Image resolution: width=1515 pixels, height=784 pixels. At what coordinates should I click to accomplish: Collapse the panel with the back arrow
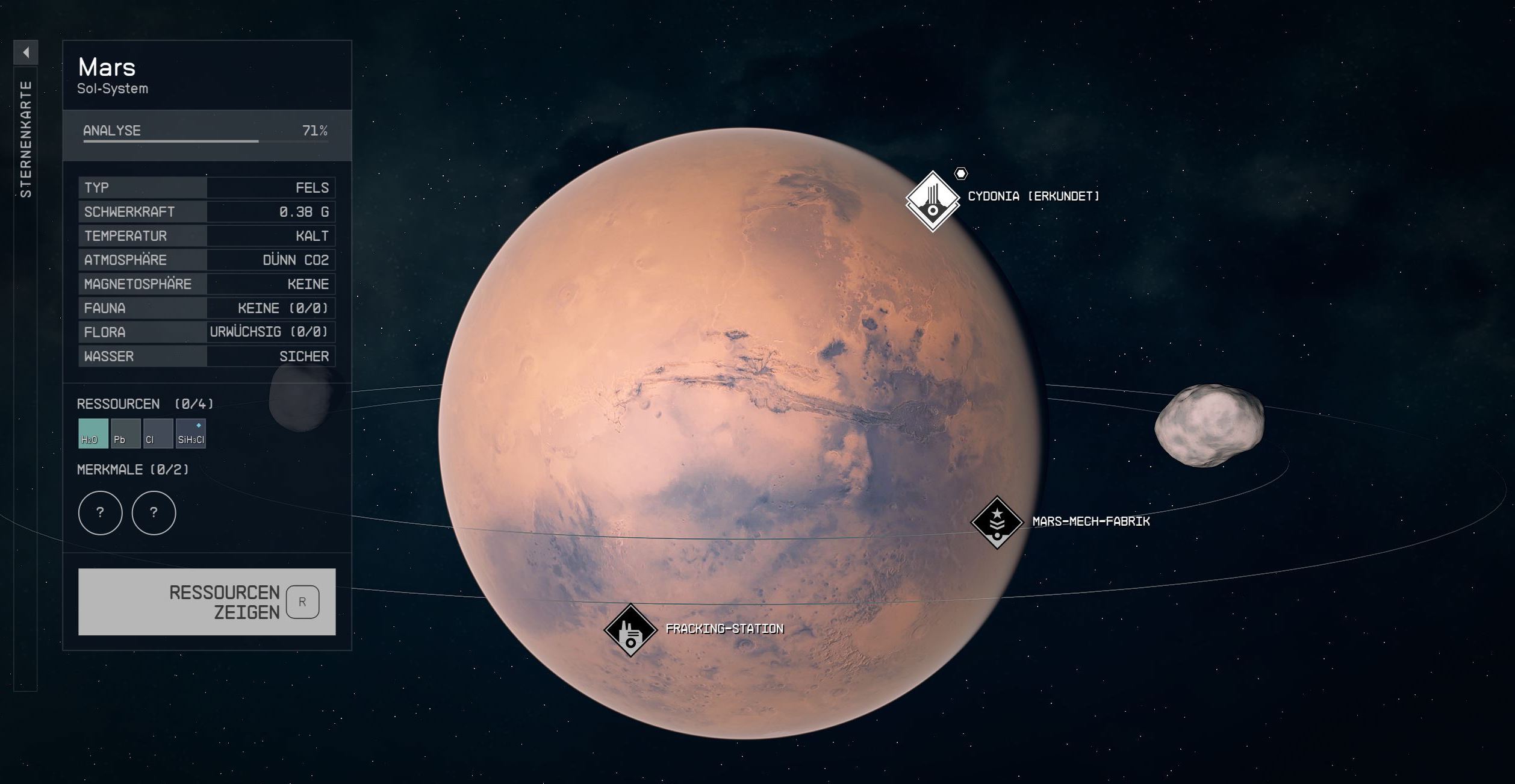pyautogui.click(x=26, y=52)
